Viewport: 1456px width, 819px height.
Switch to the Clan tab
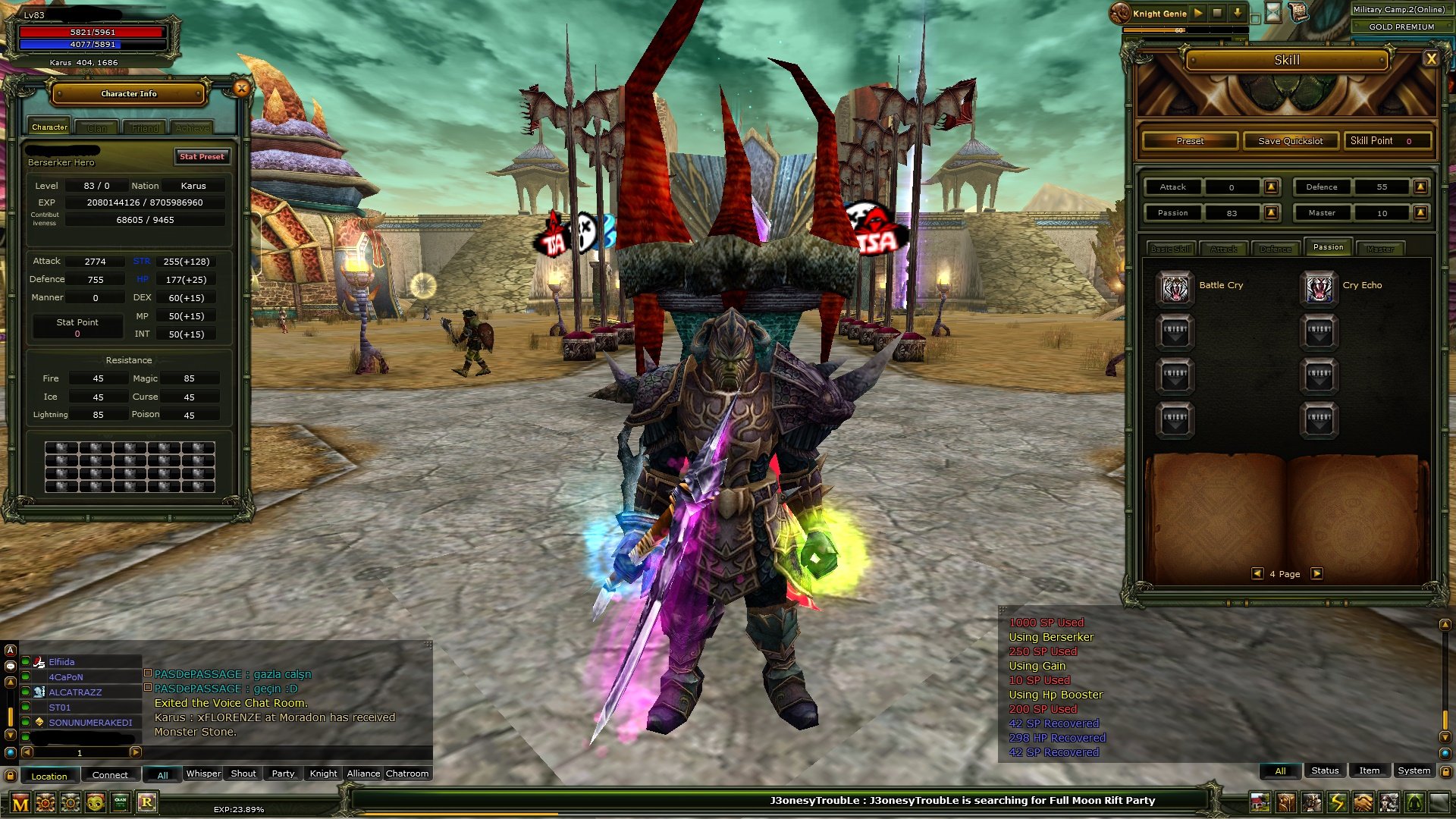click(97, 128)
